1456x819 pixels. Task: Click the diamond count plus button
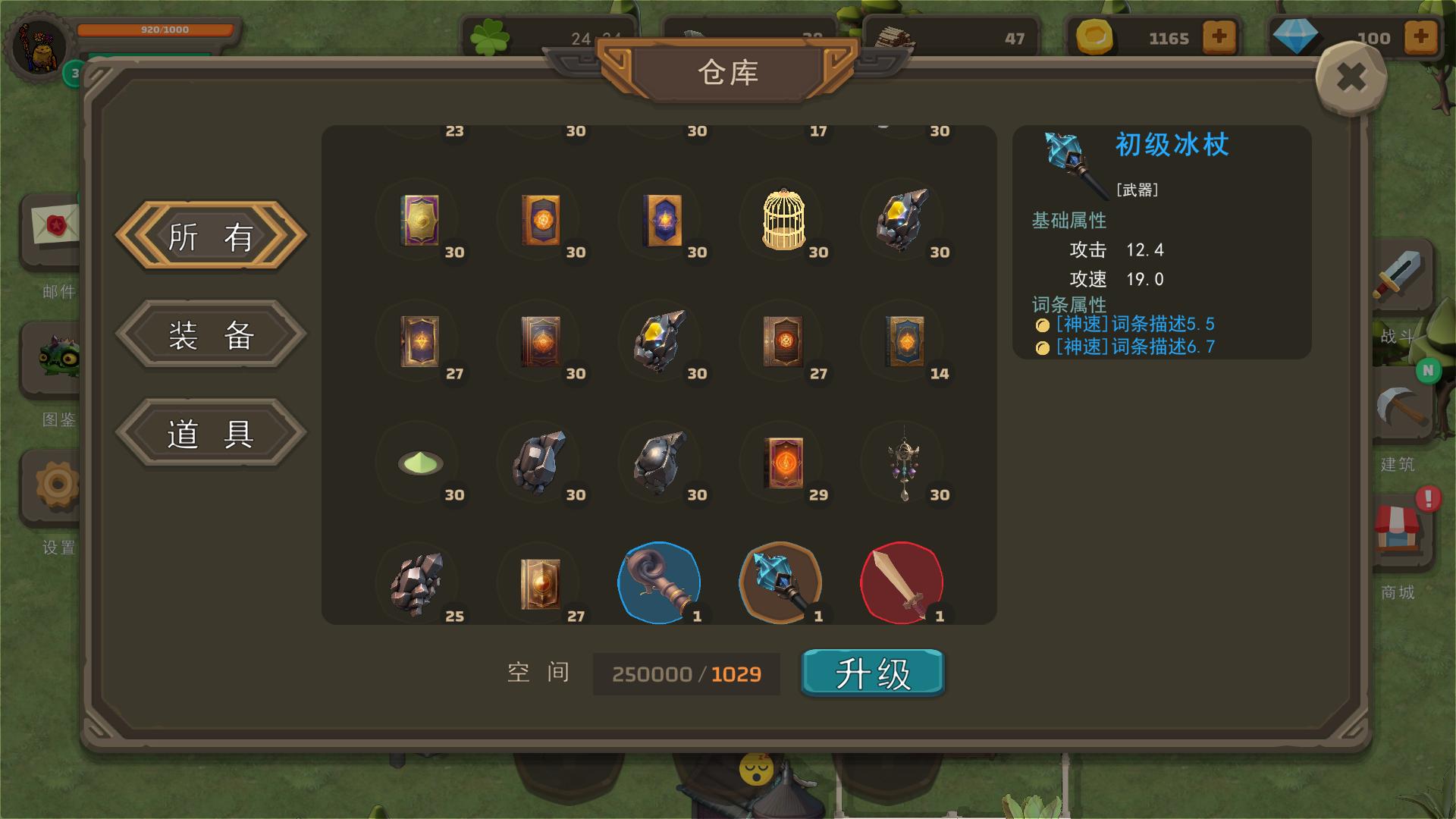(1420, 36)
